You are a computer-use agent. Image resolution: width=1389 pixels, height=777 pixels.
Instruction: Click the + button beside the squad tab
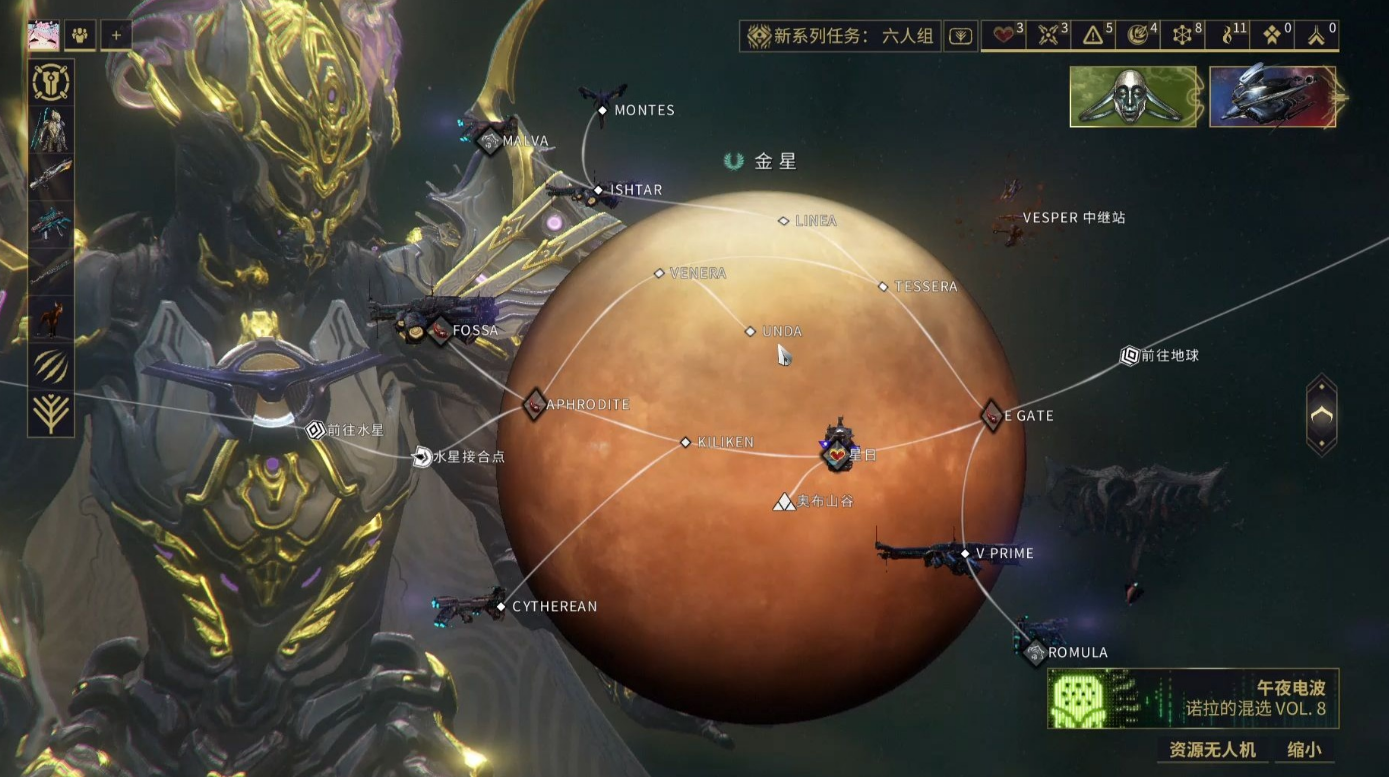(x=116, y=35)
